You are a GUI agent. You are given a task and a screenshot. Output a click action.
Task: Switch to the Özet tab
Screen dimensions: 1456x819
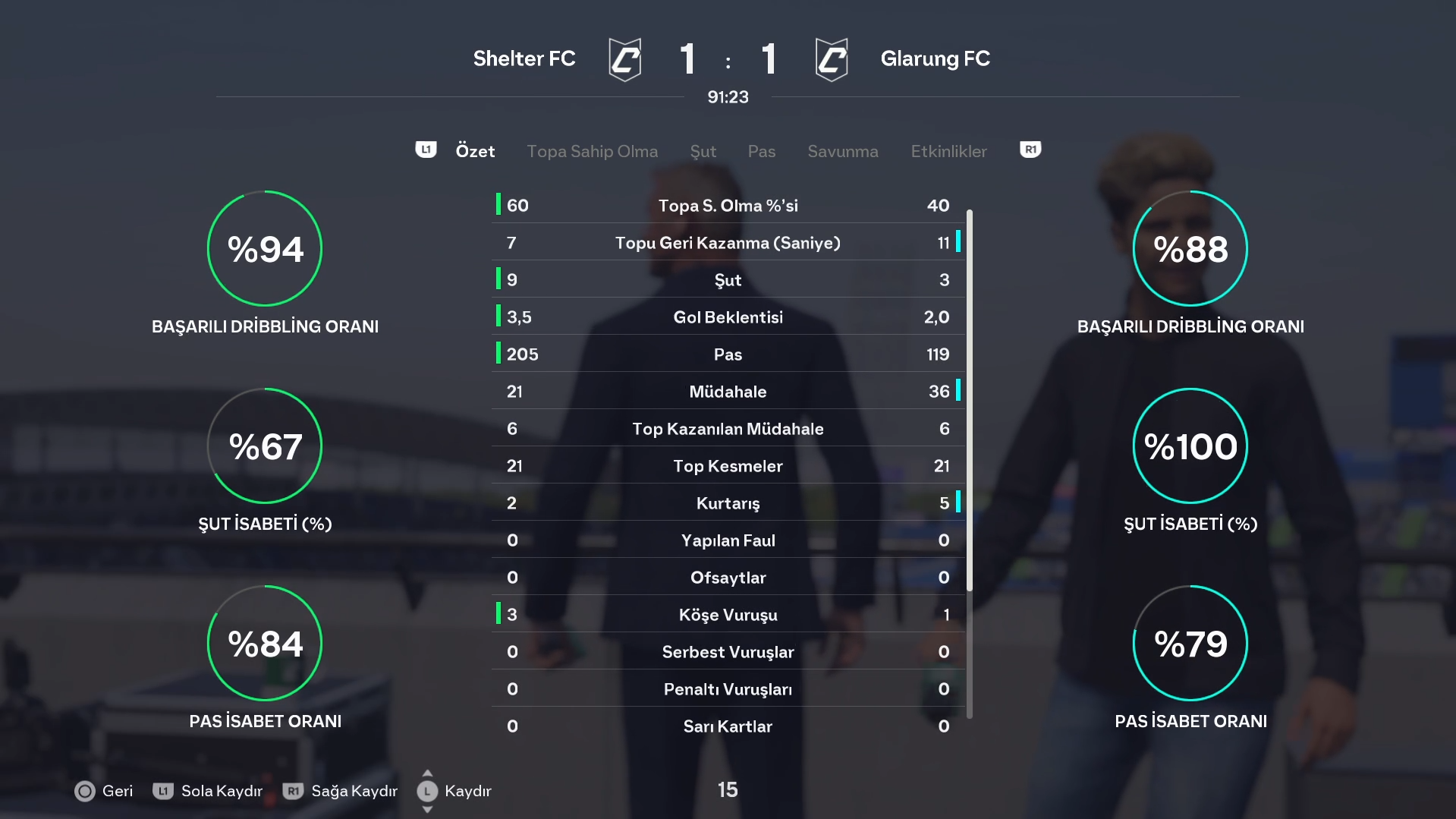coord(475,151)
